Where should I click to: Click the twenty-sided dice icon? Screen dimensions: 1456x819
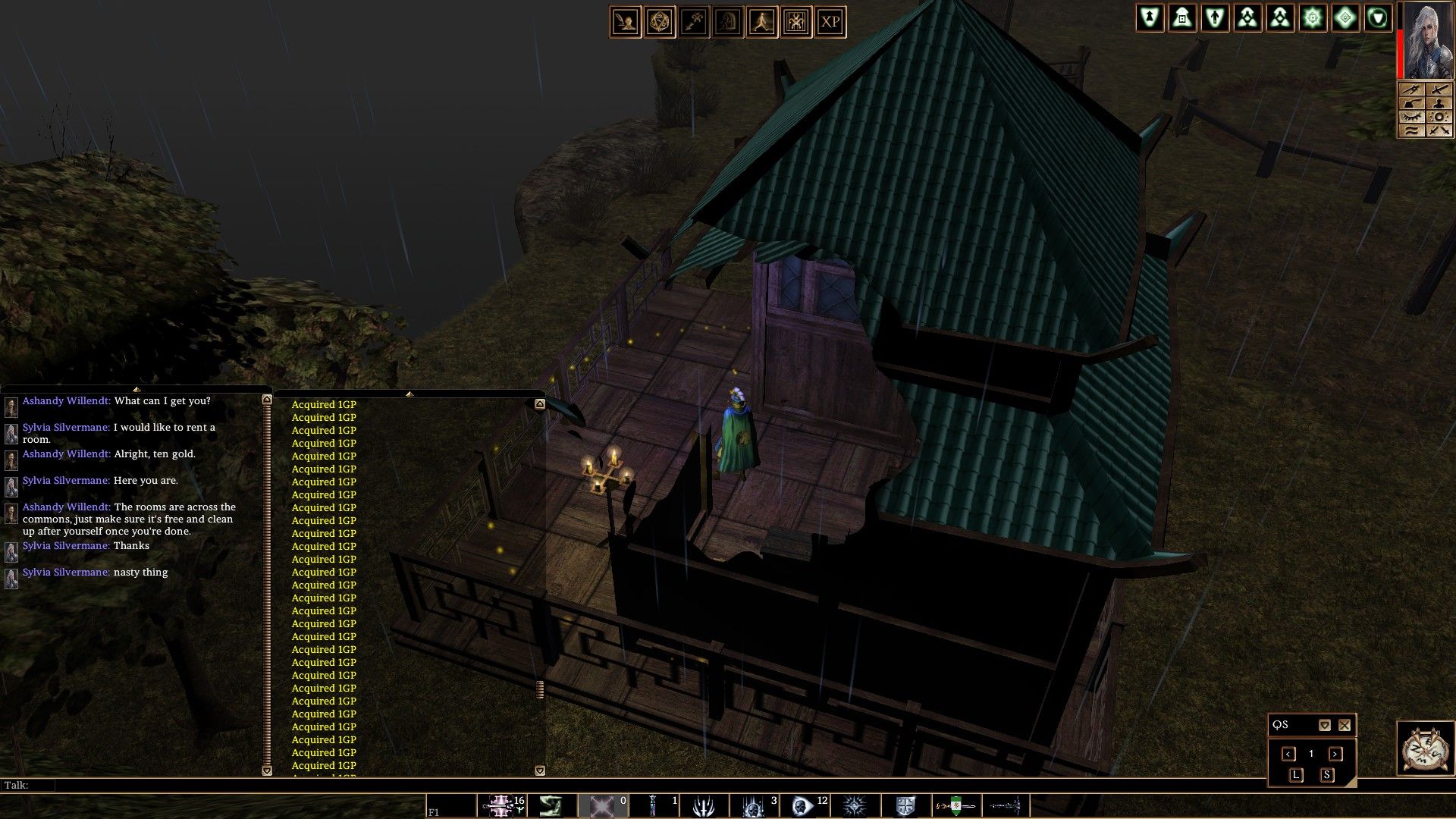[660, 22]
